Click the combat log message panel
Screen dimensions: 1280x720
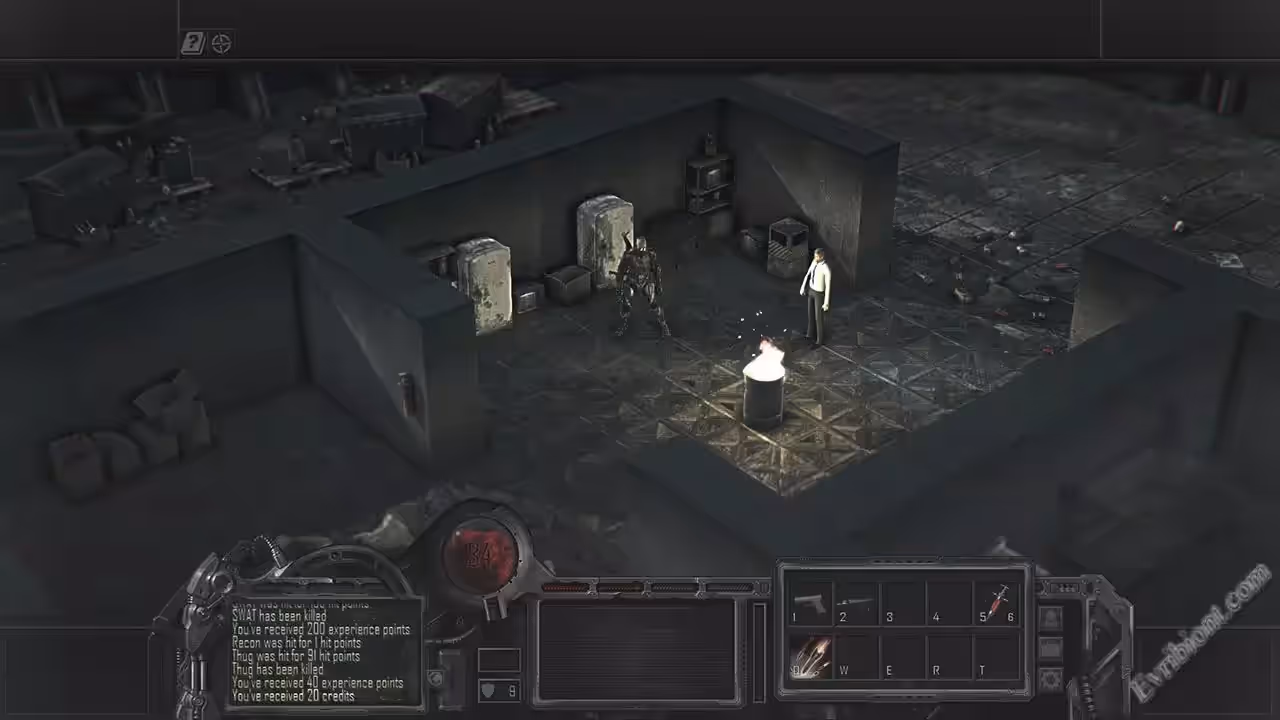[x=322, y=651]
